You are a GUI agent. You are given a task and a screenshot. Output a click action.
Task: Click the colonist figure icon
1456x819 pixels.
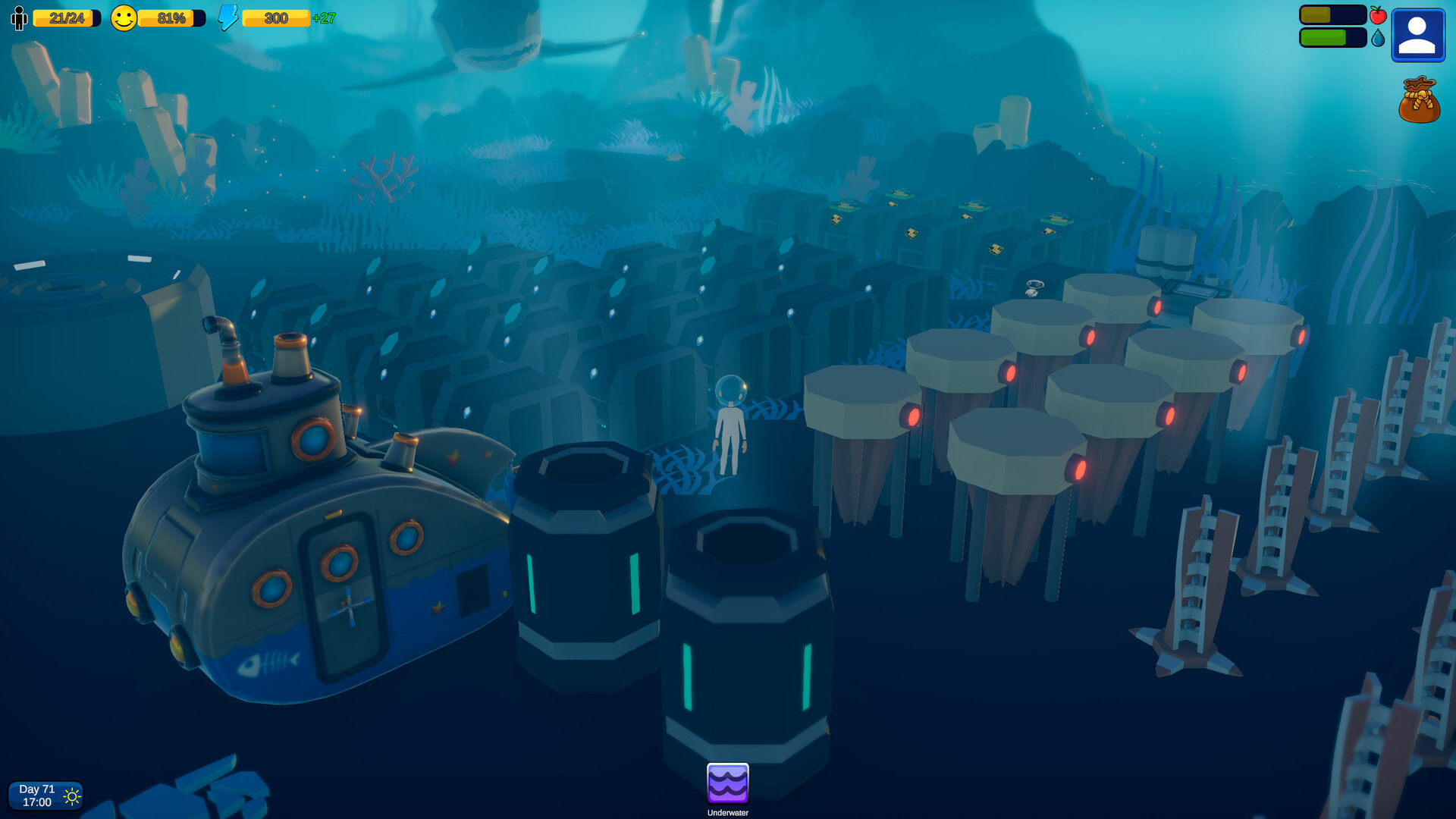click(x=17, y=17)
